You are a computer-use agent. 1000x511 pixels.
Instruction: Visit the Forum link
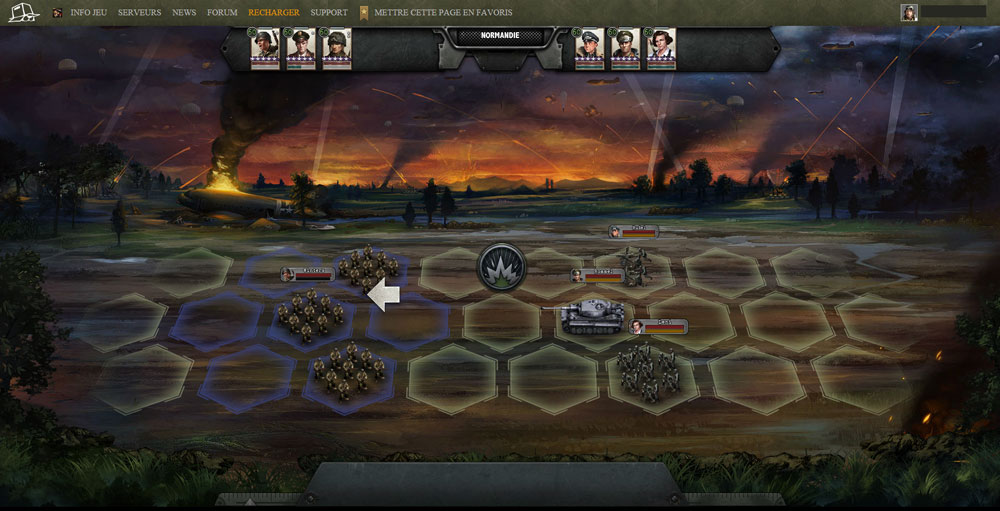point(222,13)
